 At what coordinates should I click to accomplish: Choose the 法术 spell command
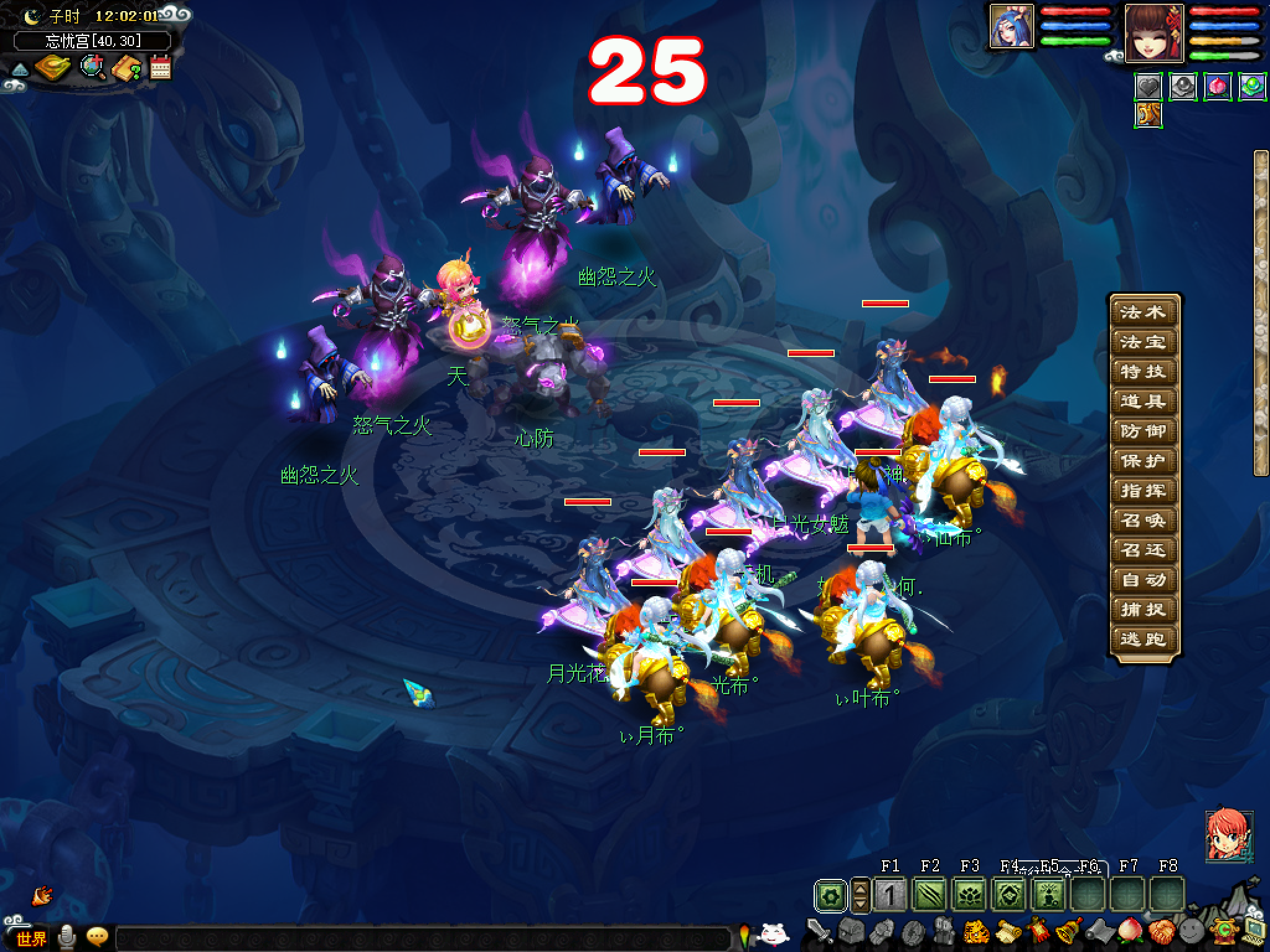point(1142,312)
